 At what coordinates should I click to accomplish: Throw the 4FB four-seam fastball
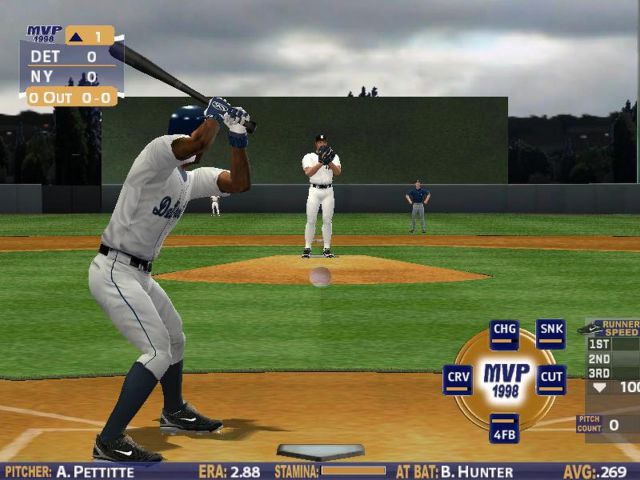tap(504, 427)
